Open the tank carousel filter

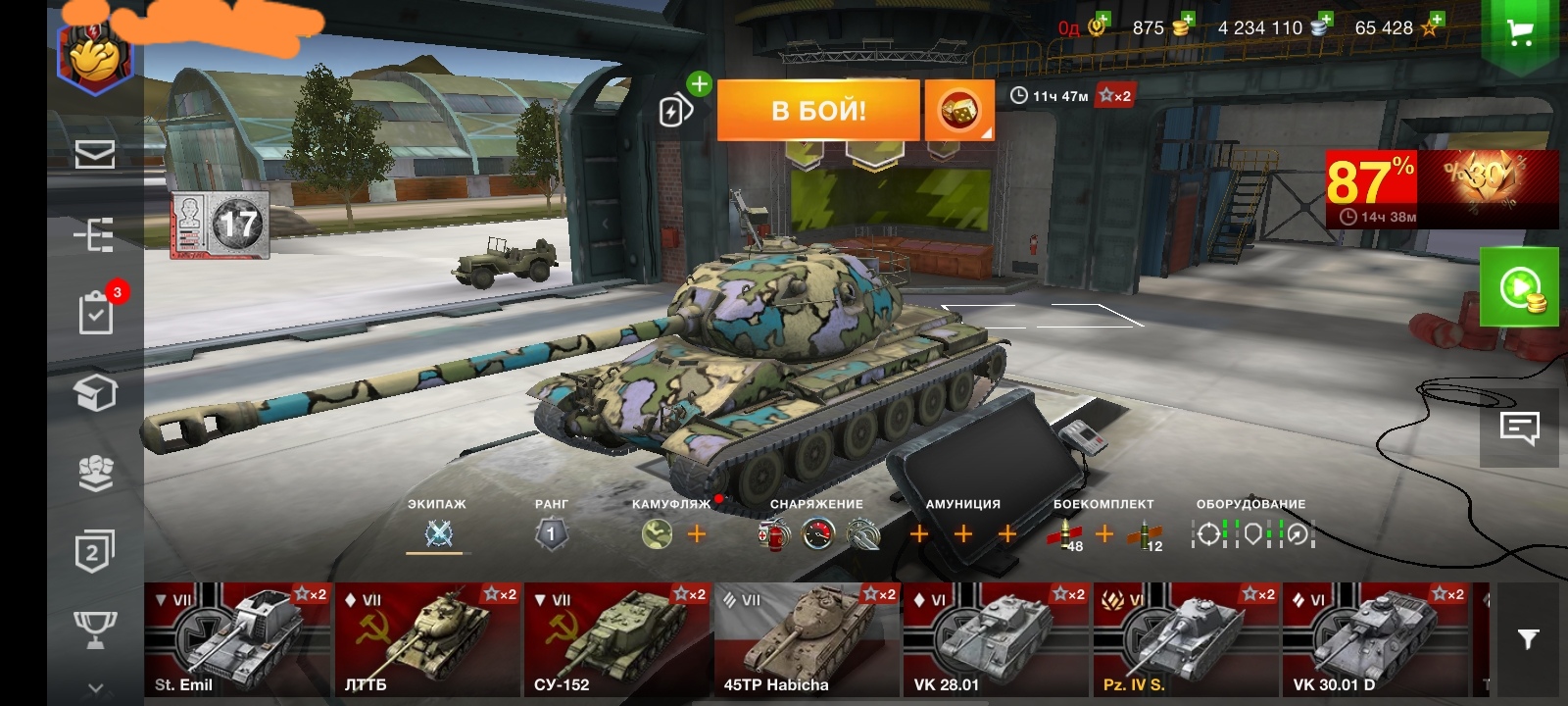pyautogui.click(x=1528, y=639)
